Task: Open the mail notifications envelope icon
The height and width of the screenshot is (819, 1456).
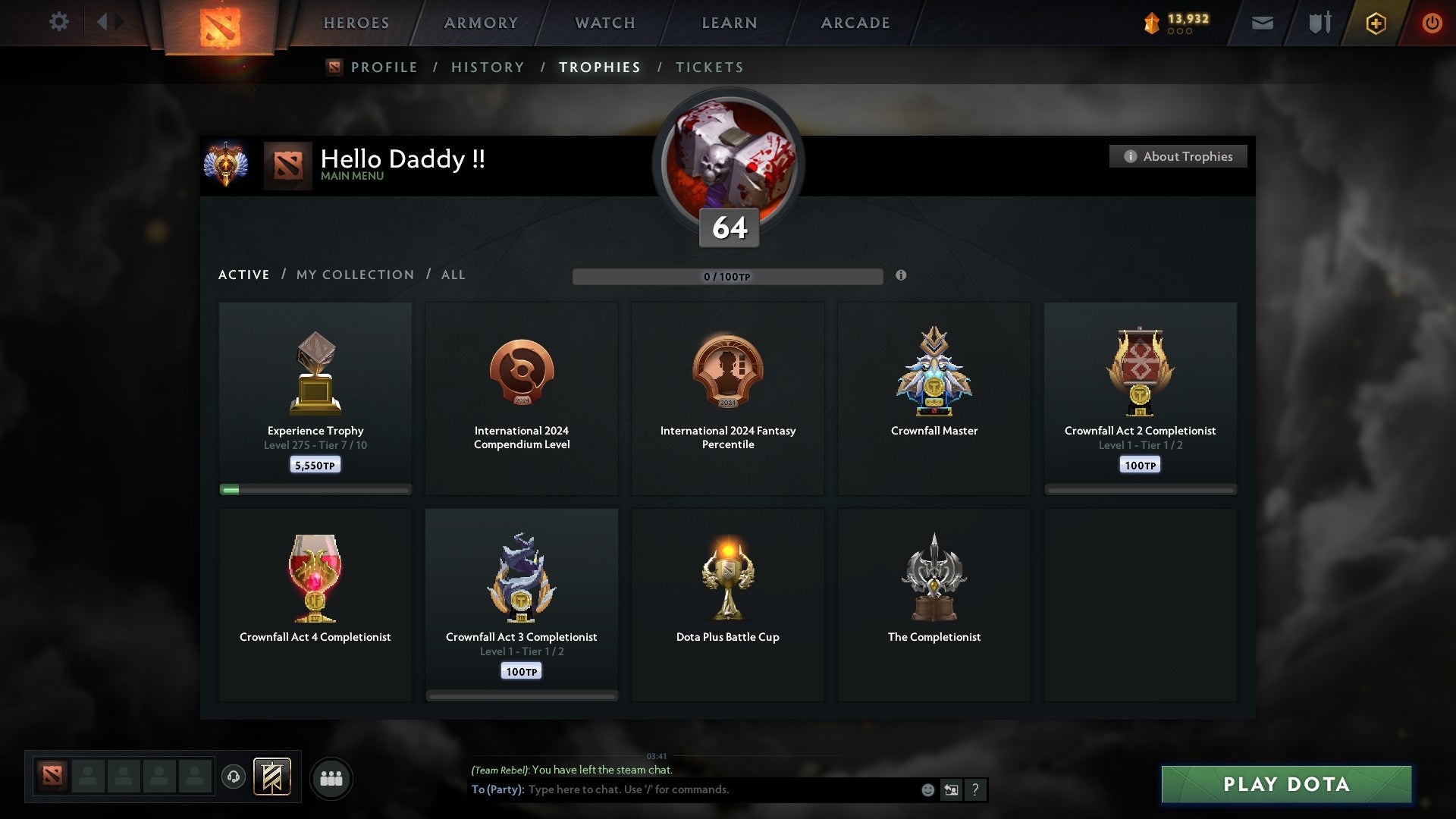Action: (1263, 23)
